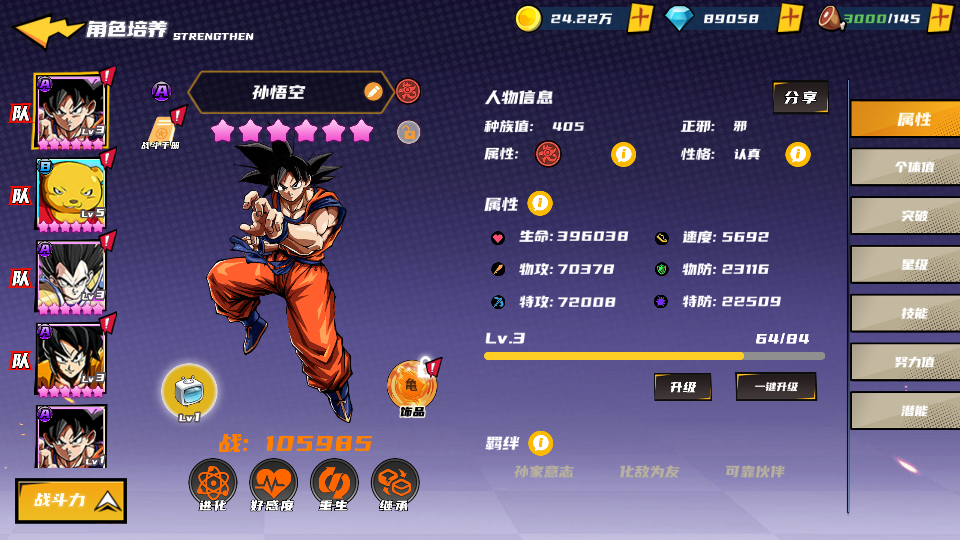
Task: Open the 努力值 effort values tab
Action: tap(904, 362)
